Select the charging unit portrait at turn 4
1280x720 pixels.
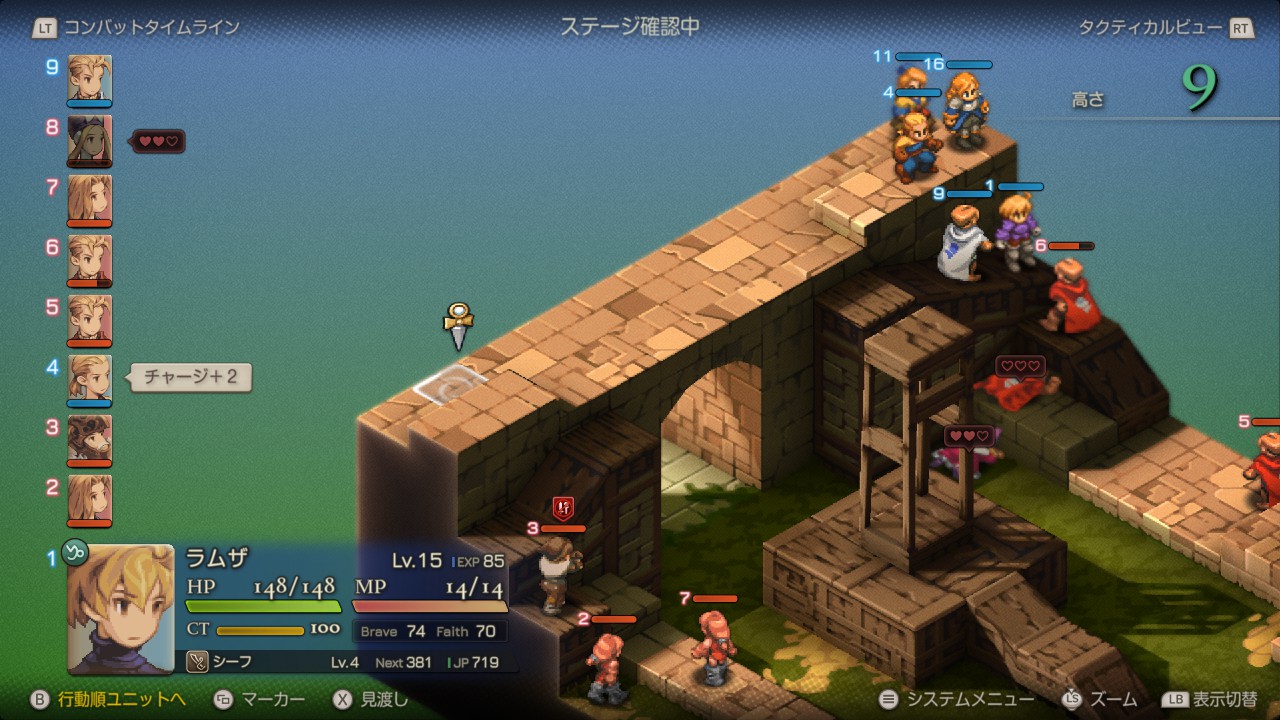90,379
